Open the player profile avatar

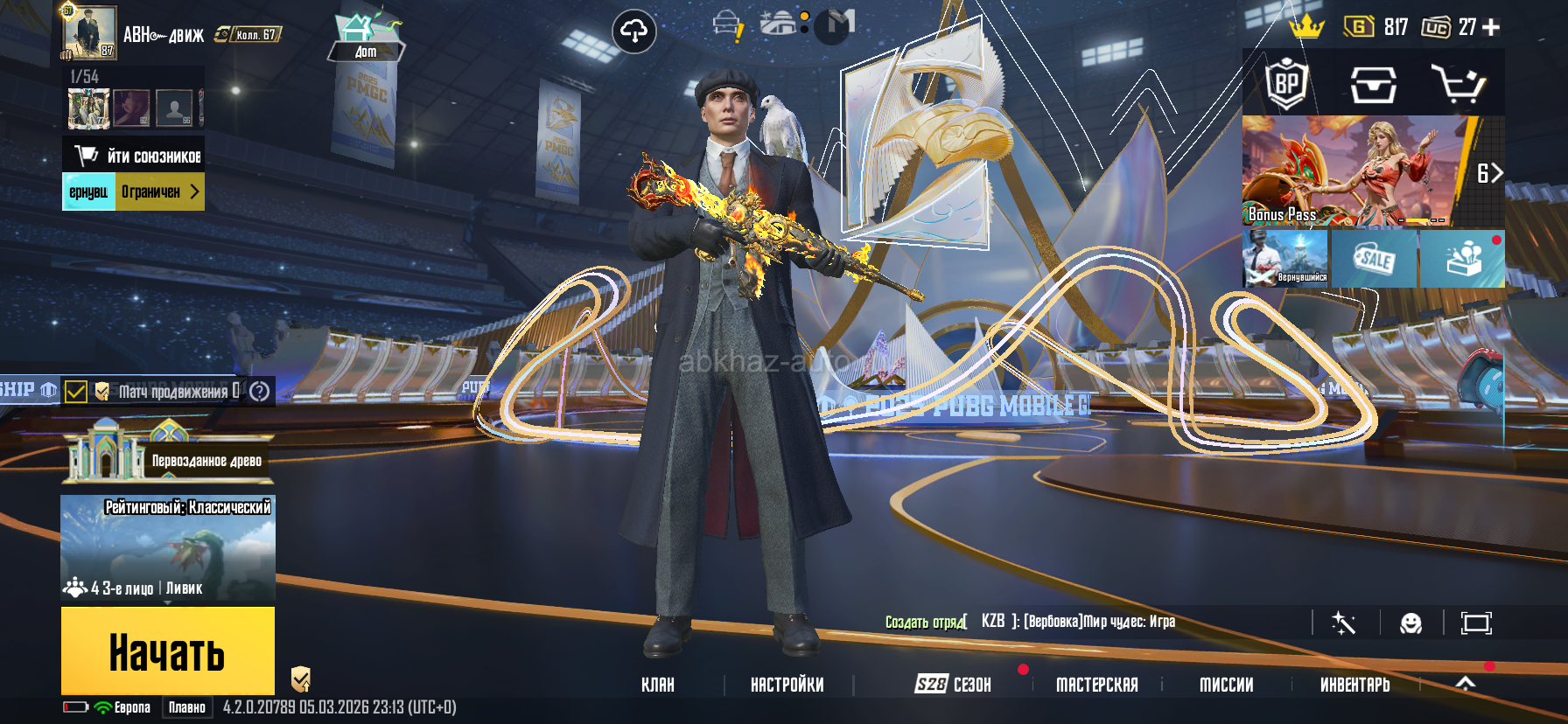[x=88, y=33]
